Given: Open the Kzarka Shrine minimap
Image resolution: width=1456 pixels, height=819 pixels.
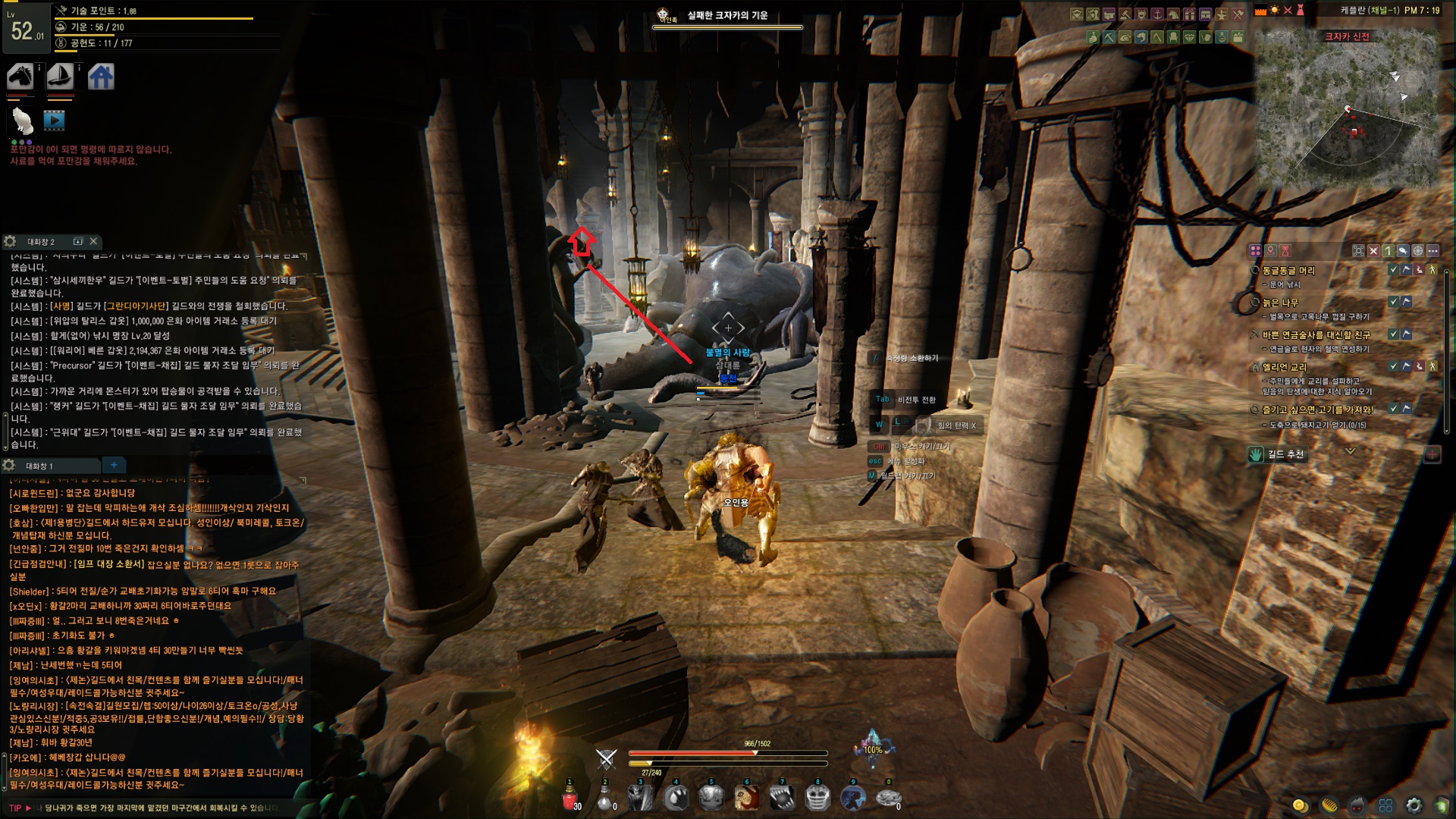Looking at the screenshot, I should (1348, 114).
